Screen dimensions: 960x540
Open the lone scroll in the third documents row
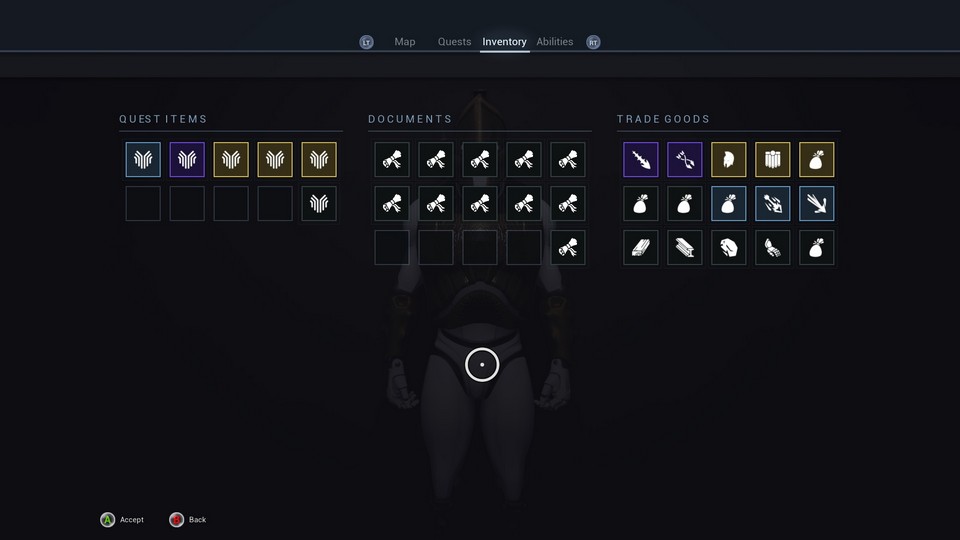(x=568, y=248)
